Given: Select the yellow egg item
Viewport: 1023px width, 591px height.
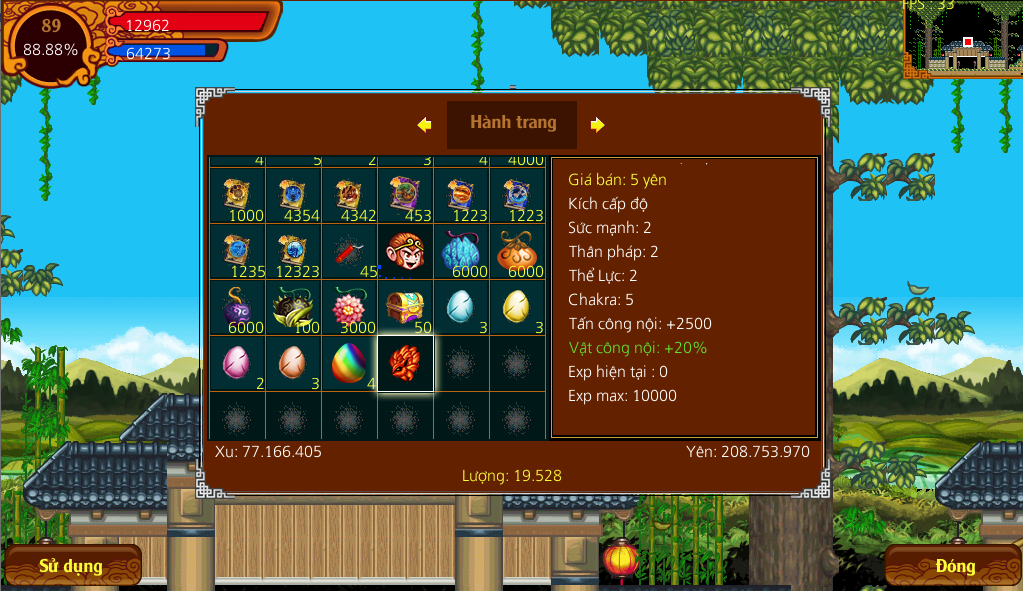Looking at the screenshot, I should click(x=517, y=306).
